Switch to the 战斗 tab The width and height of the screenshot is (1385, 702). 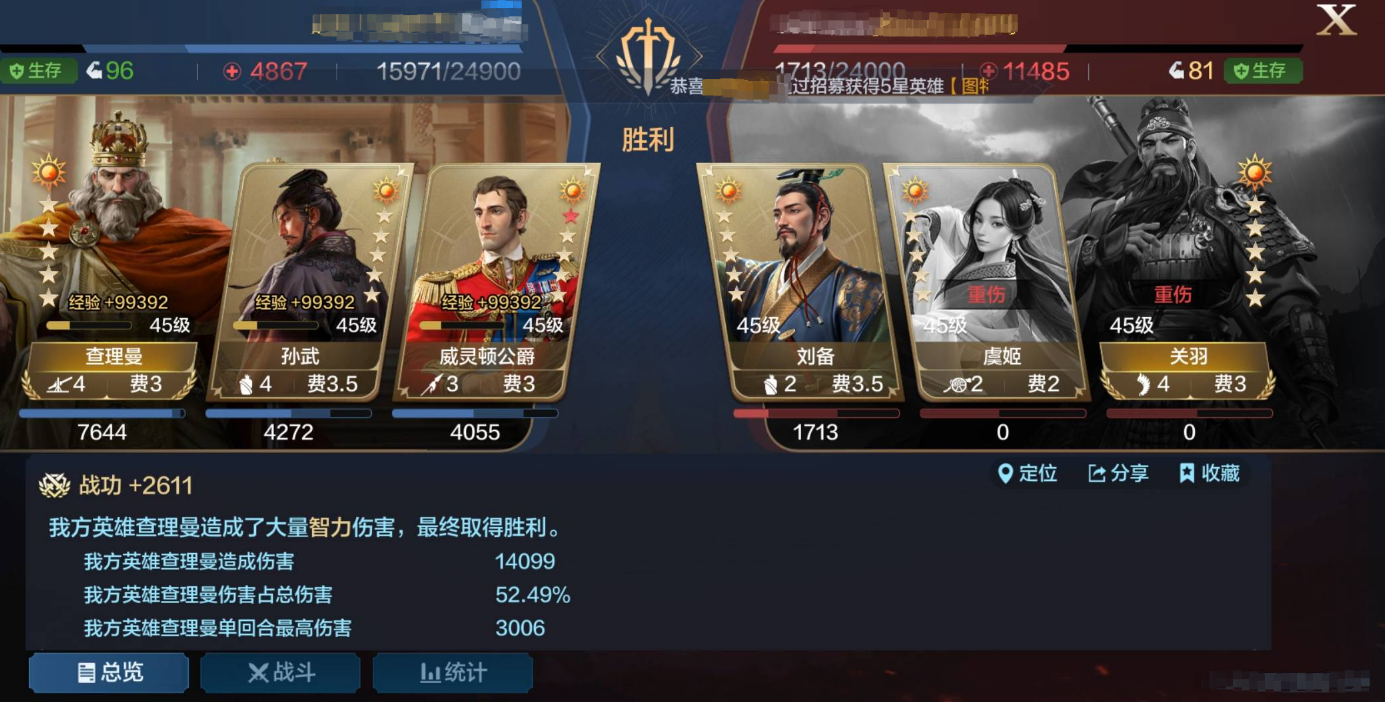click(281, 673)
